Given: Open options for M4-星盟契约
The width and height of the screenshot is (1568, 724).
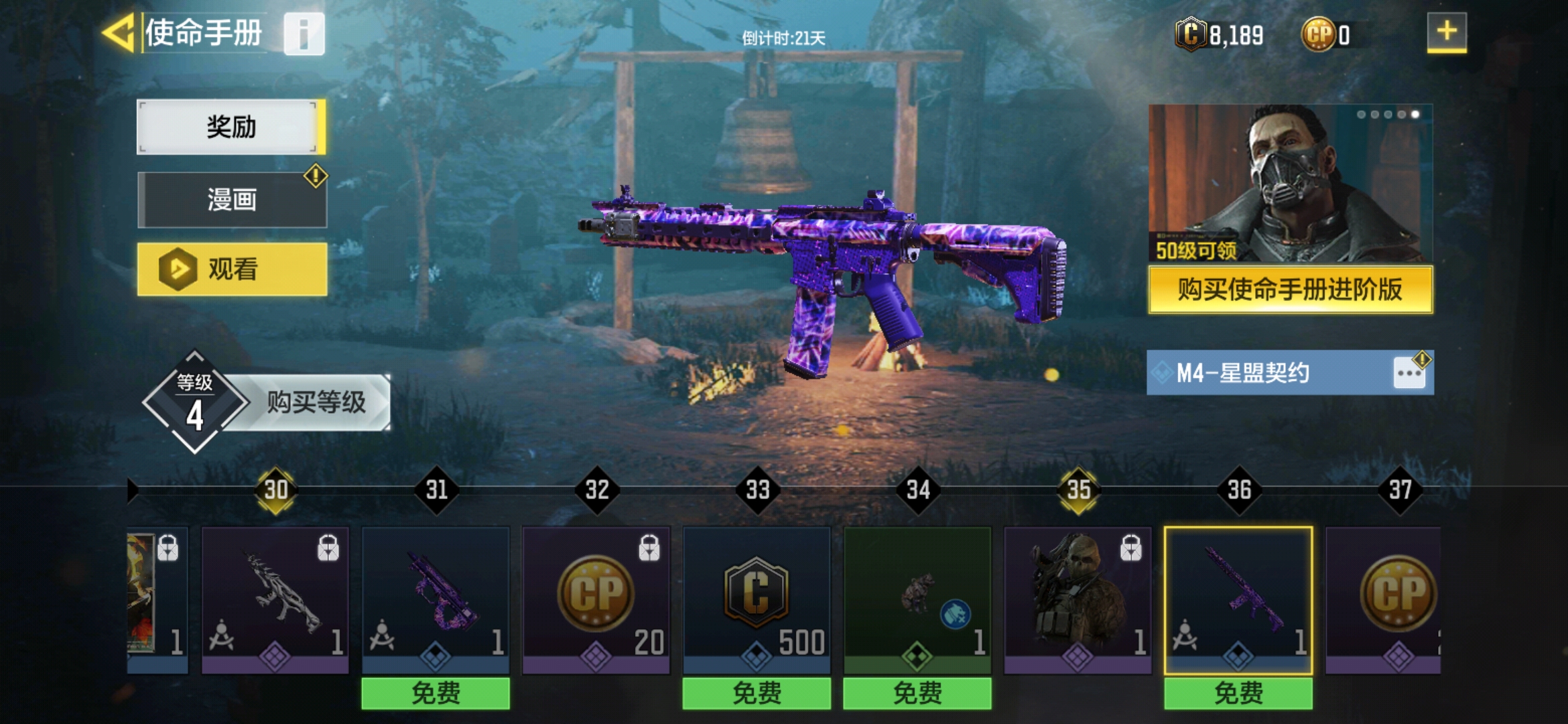Looking at the screenshot, I should [1409, 373].
